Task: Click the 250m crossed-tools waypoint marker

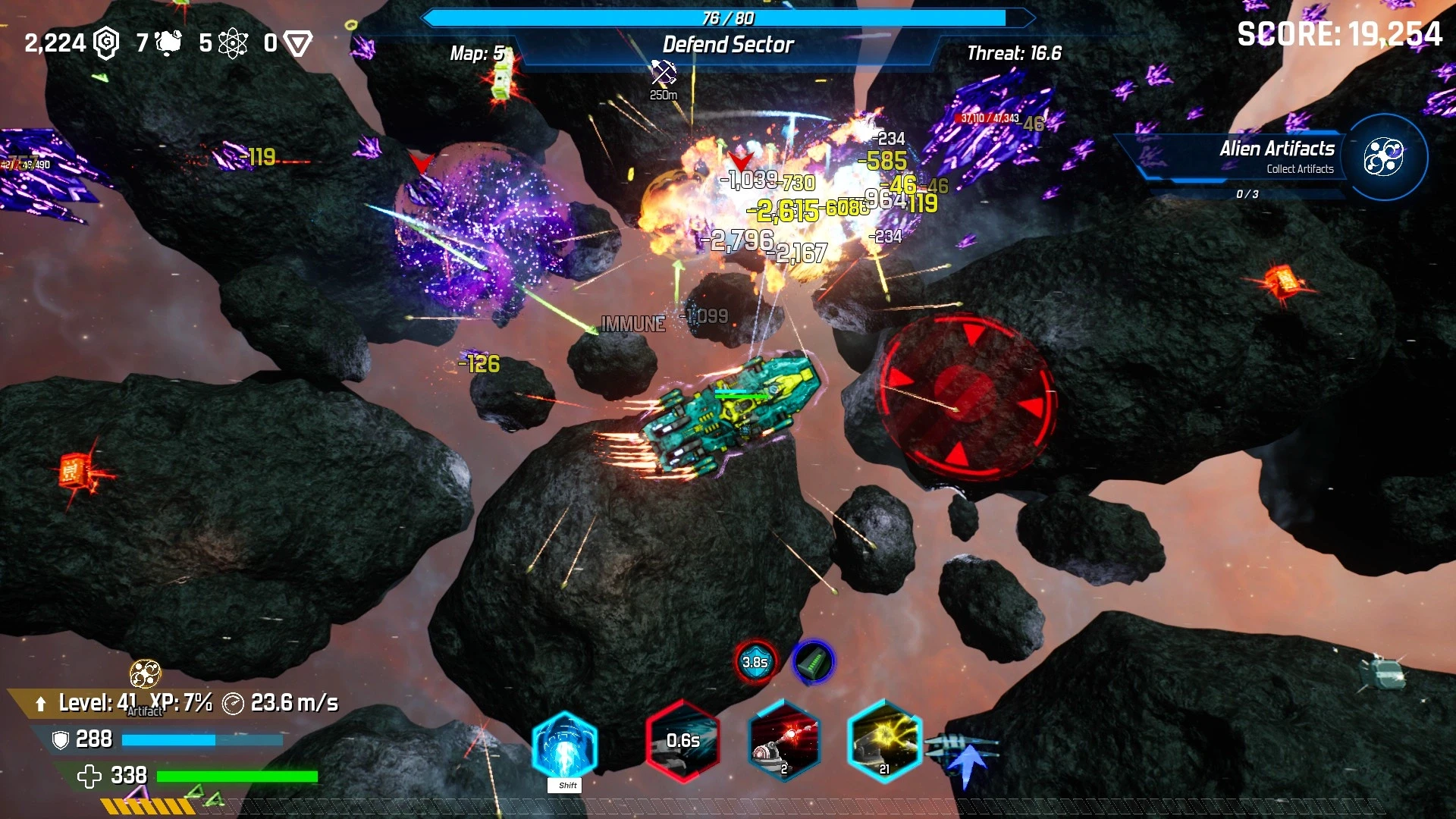Action: click(664, 74)
